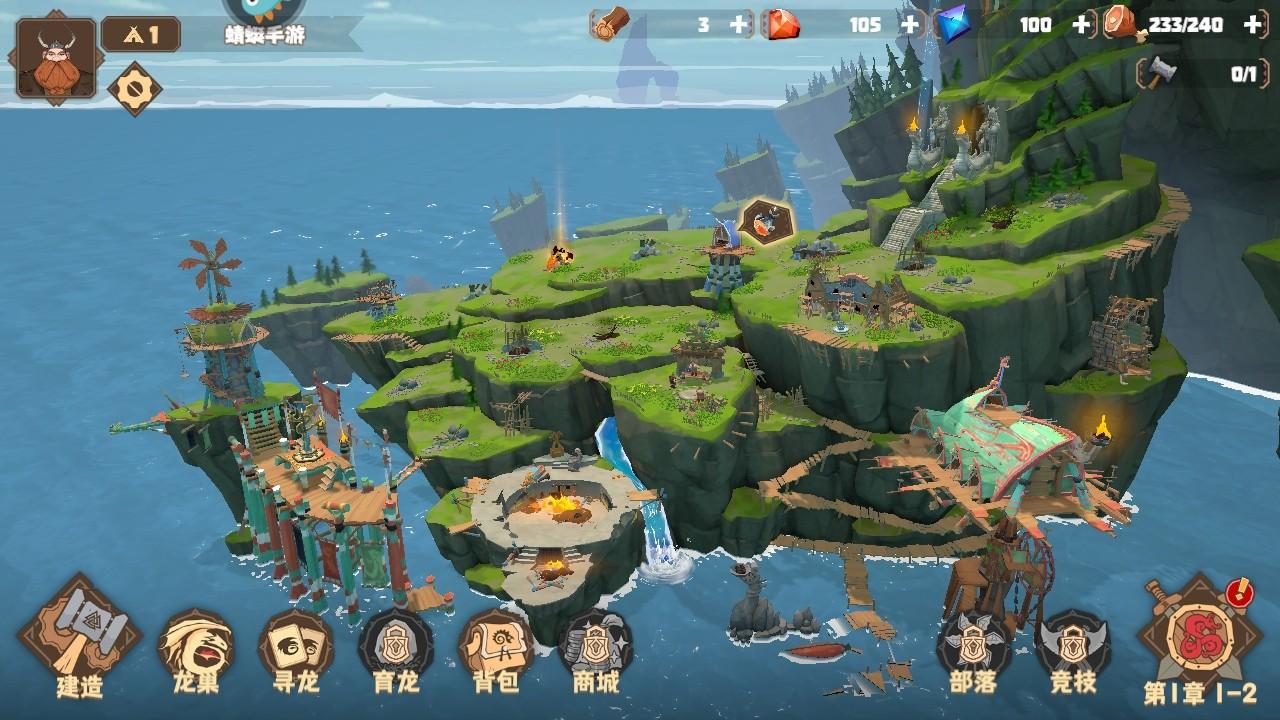Click the blue crystal resource icon
The width and height of the screenshot is (1280, 720).
pos(954,25)
